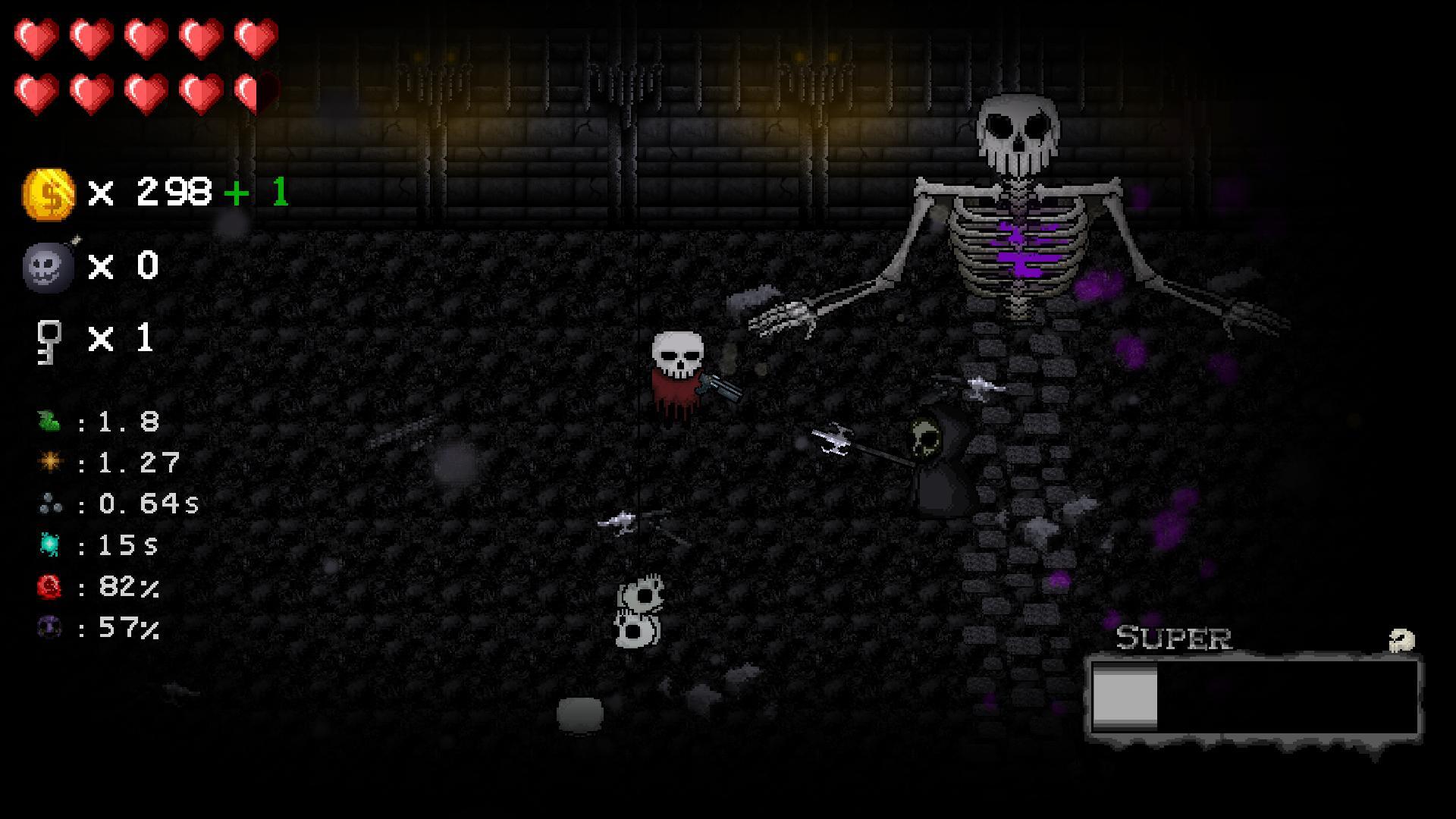Click the giant skeleton boss with purple chest
This screenshot has height=819, width=1456.
pyautogui.click(x=1020, y=227)
